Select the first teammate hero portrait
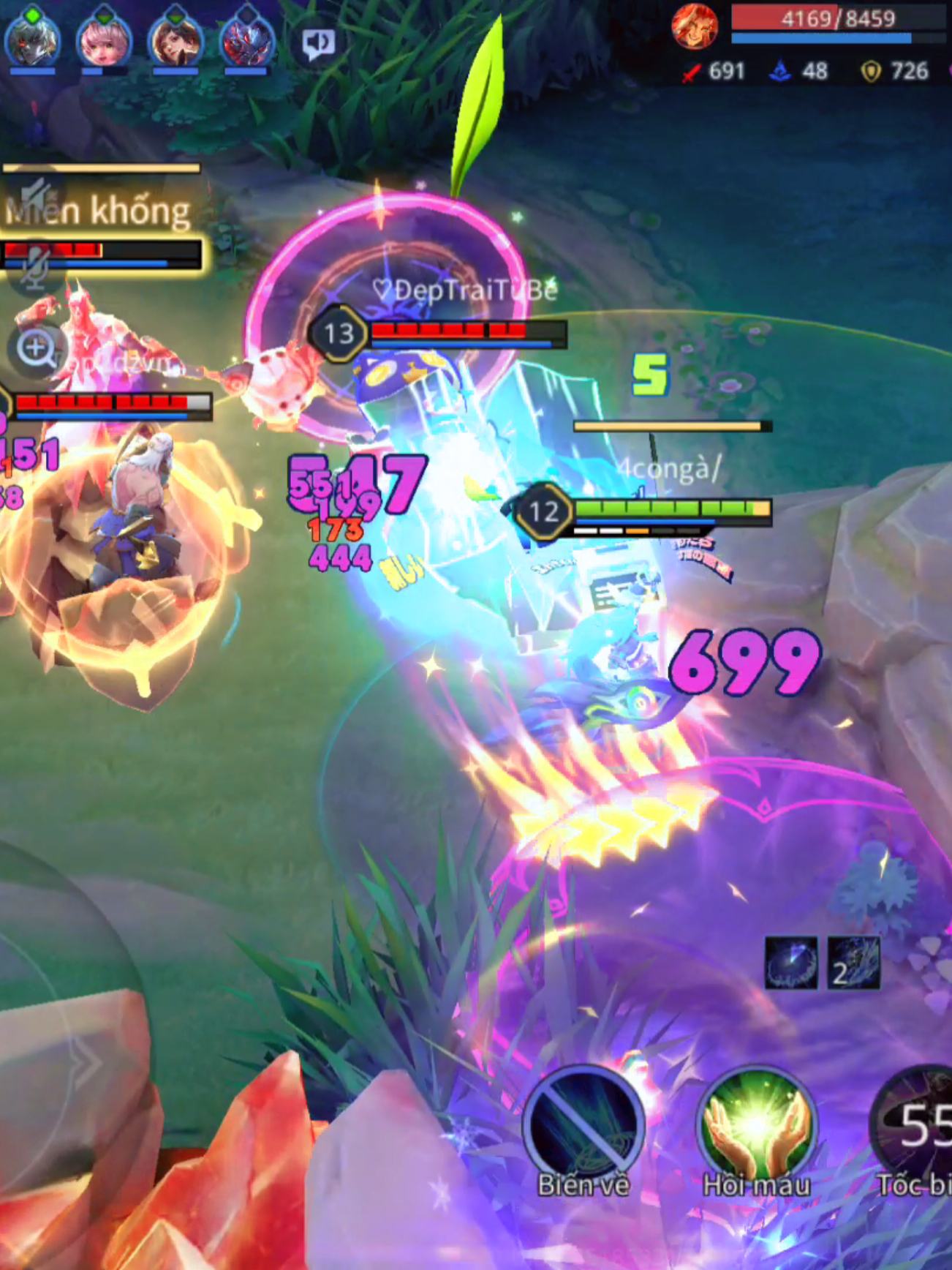 click(34, 45)
